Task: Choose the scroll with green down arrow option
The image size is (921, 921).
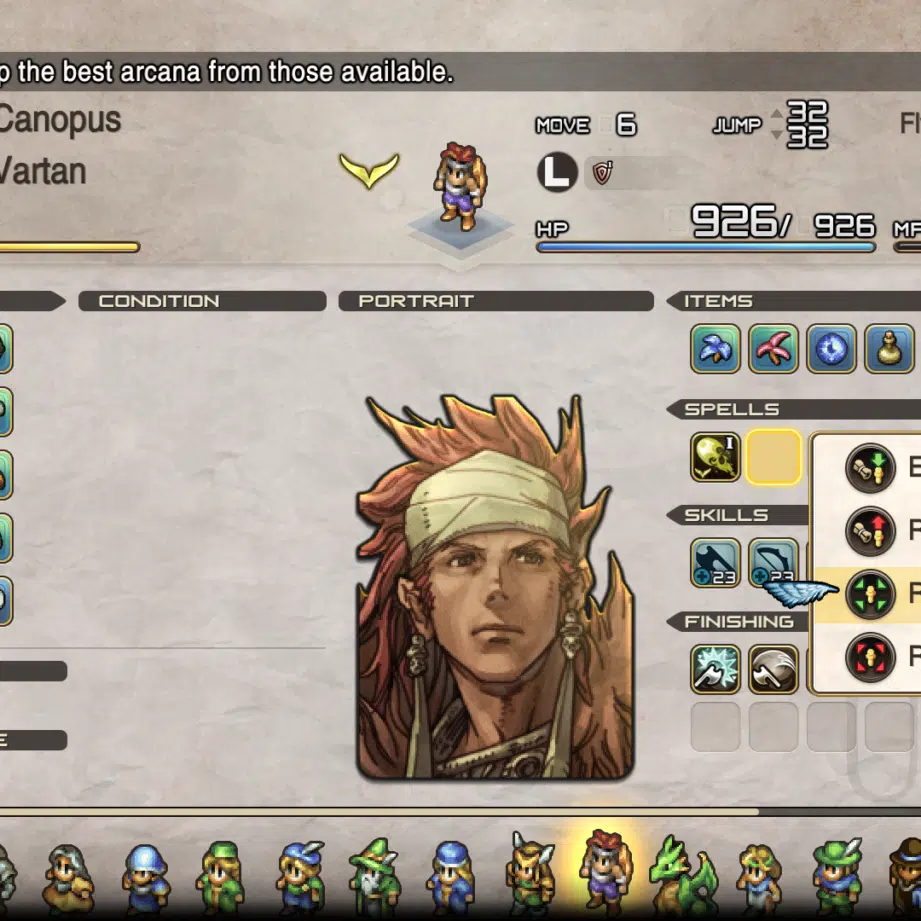Action: pos(869,467)
